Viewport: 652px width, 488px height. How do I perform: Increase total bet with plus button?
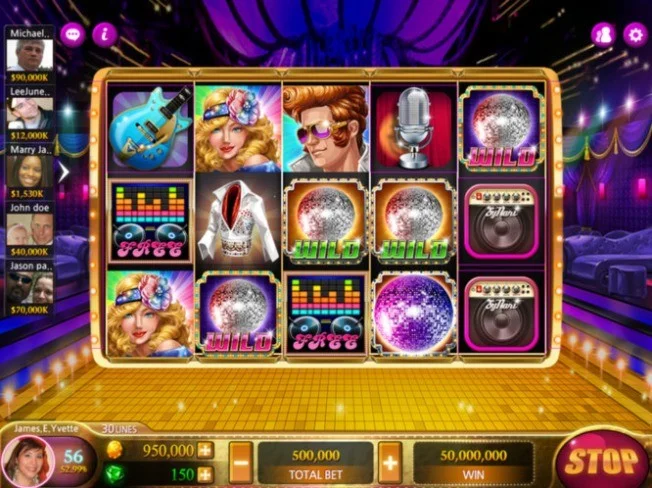click(x=389, y=462)
